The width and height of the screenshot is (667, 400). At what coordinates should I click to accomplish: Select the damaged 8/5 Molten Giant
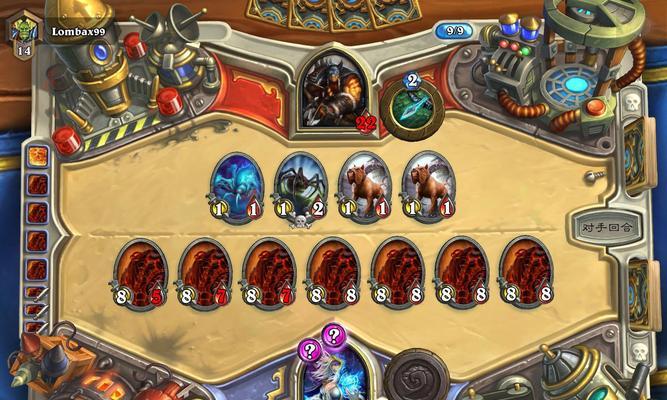pos(141,271)
